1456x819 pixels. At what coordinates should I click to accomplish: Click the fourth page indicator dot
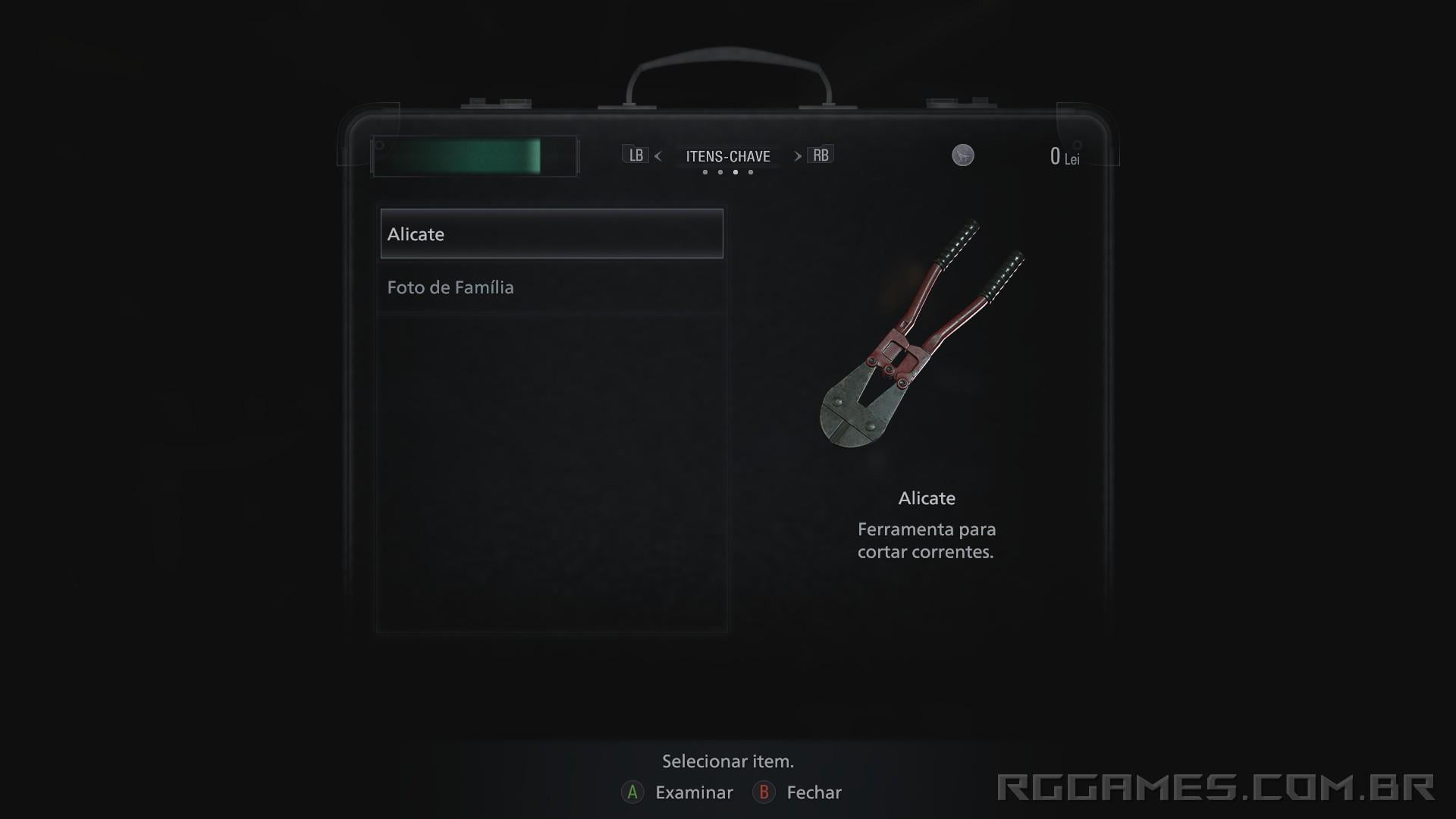pos(751,172)
